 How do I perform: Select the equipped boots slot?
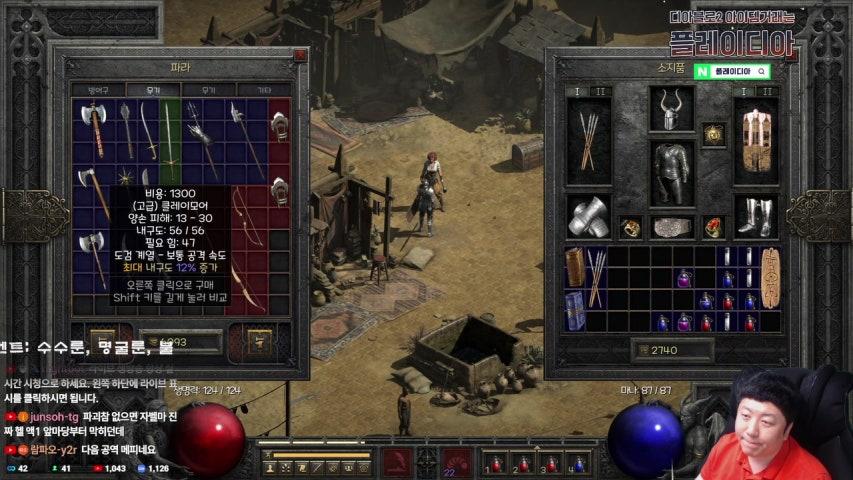(756, 216)
